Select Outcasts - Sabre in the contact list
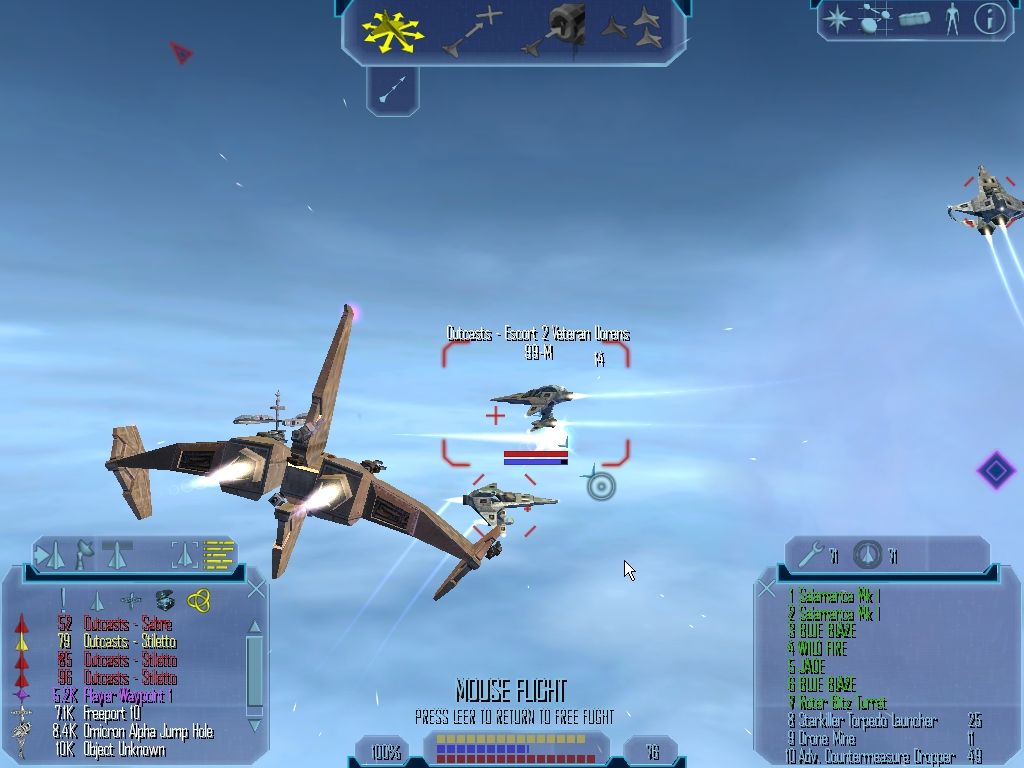Viewport: 1024px width, 768px height. 129,624
